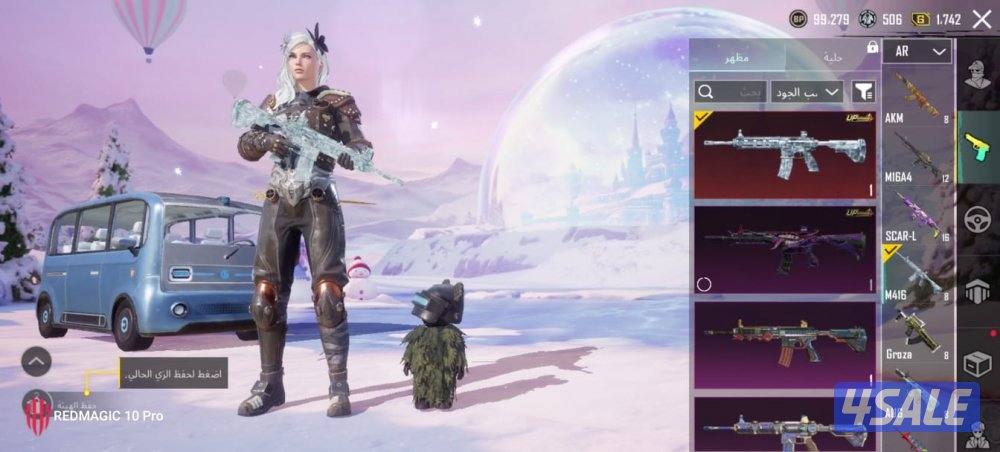Close the inventory screen with the X

[981, 19]
